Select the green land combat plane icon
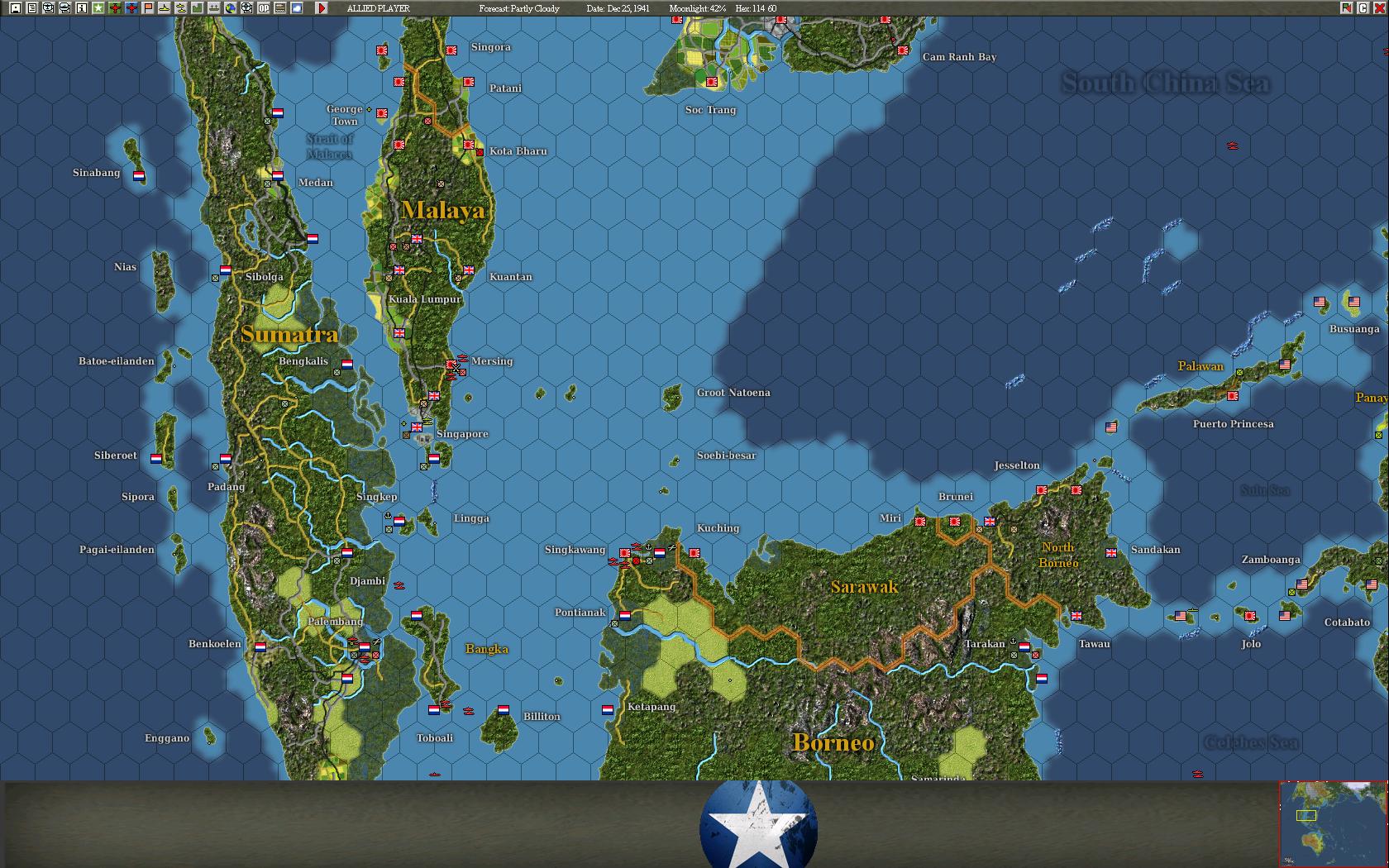Screen dimensions: 1389x868 coord(114,8)
